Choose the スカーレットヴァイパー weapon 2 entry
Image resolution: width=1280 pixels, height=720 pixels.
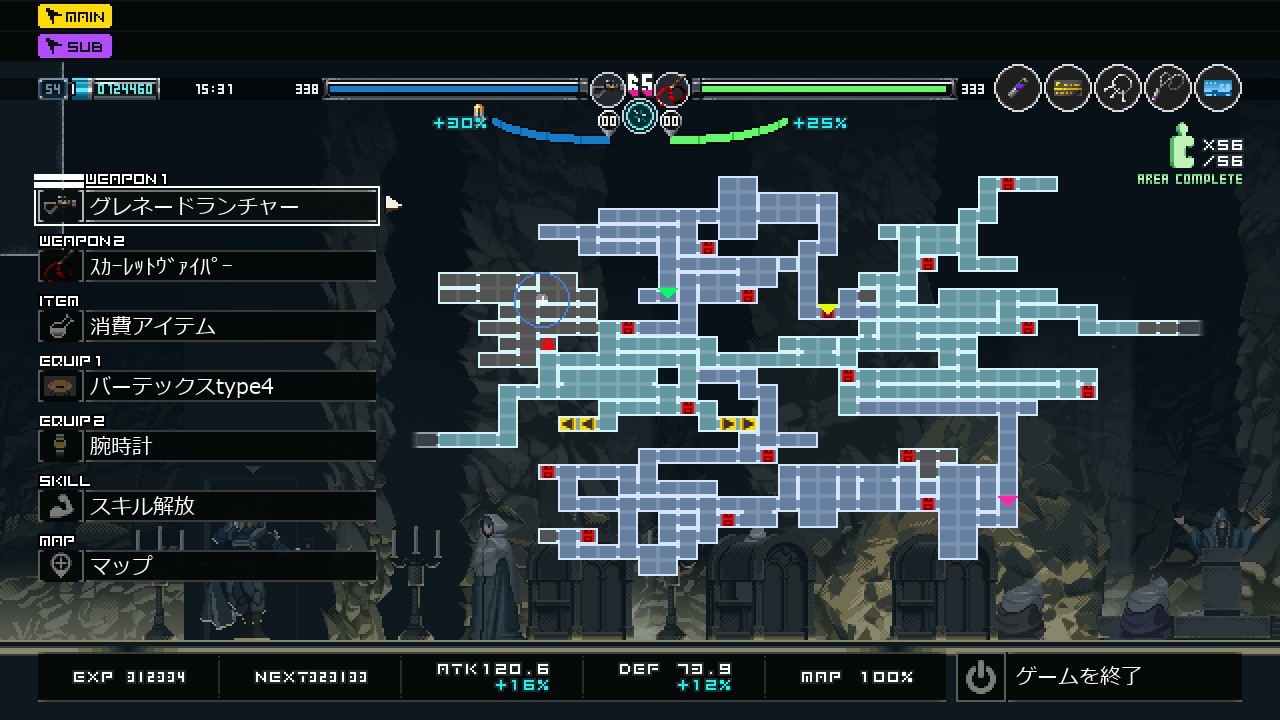pyautogui.click(x=207, y=266)
